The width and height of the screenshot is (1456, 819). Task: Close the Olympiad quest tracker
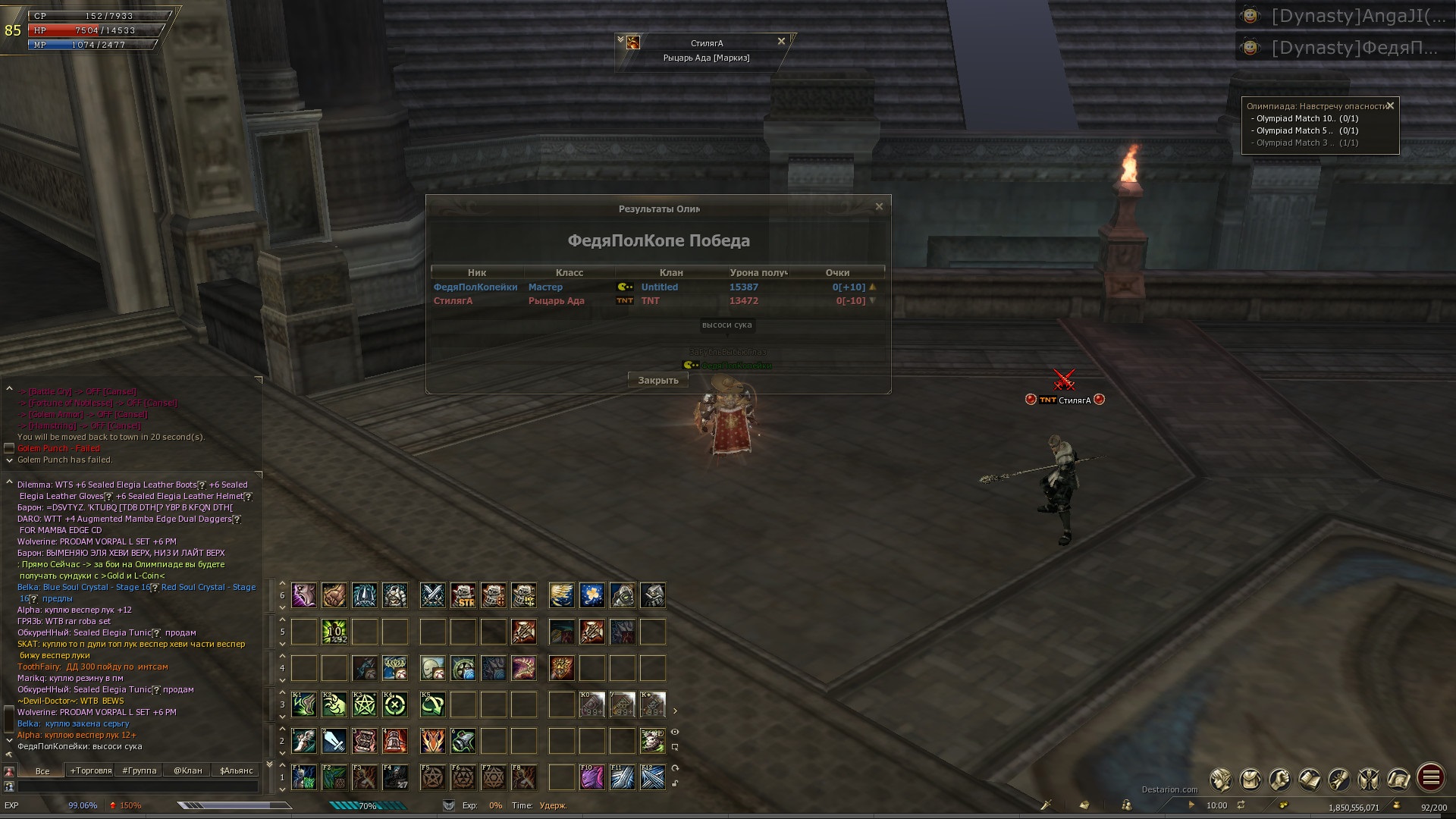coord(1390,106)
